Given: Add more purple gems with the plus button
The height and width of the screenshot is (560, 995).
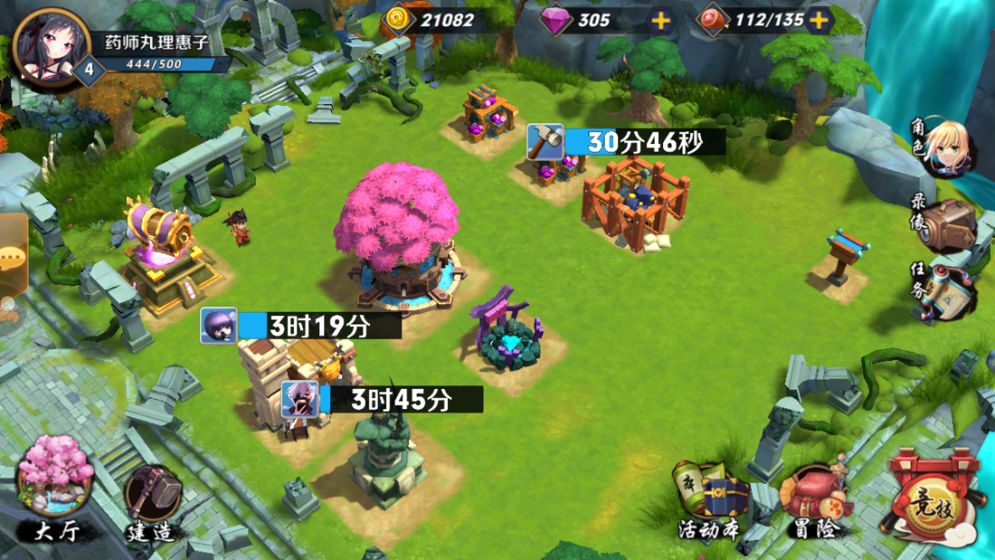Looking at the screenshot, I should pyautogui.click(x=661, y=20).
